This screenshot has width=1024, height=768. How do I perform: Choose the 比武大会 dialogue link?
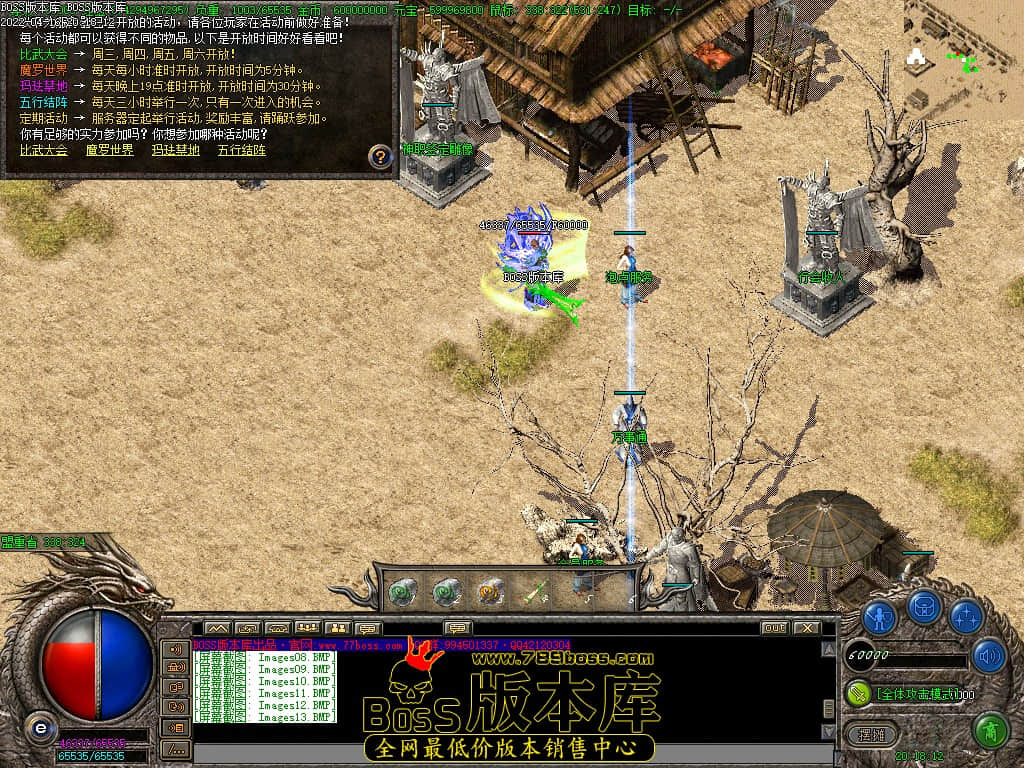[x=44, y=150]
